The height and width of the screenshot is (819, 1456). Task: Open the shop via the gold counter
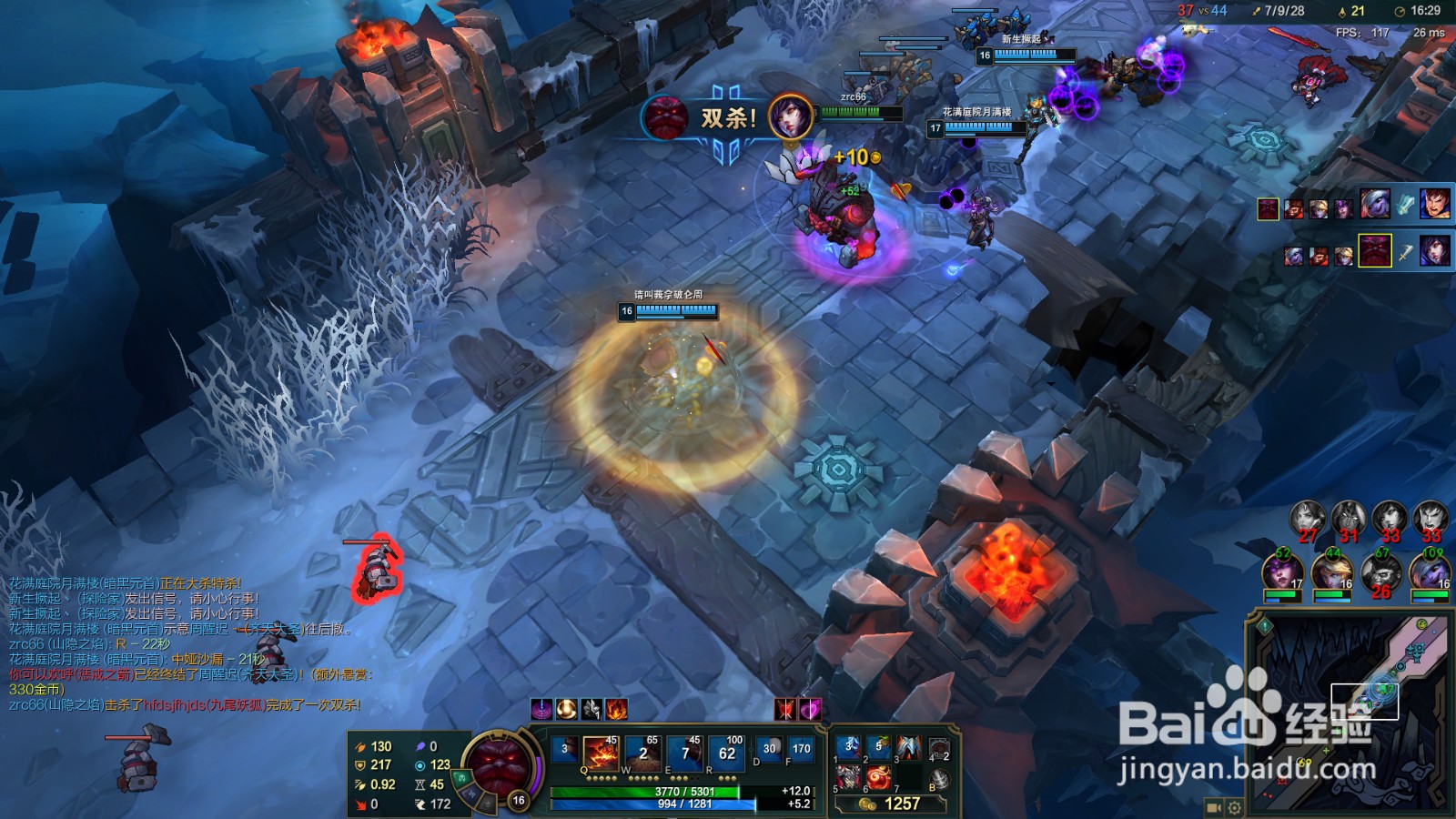[x=892, y=804]
